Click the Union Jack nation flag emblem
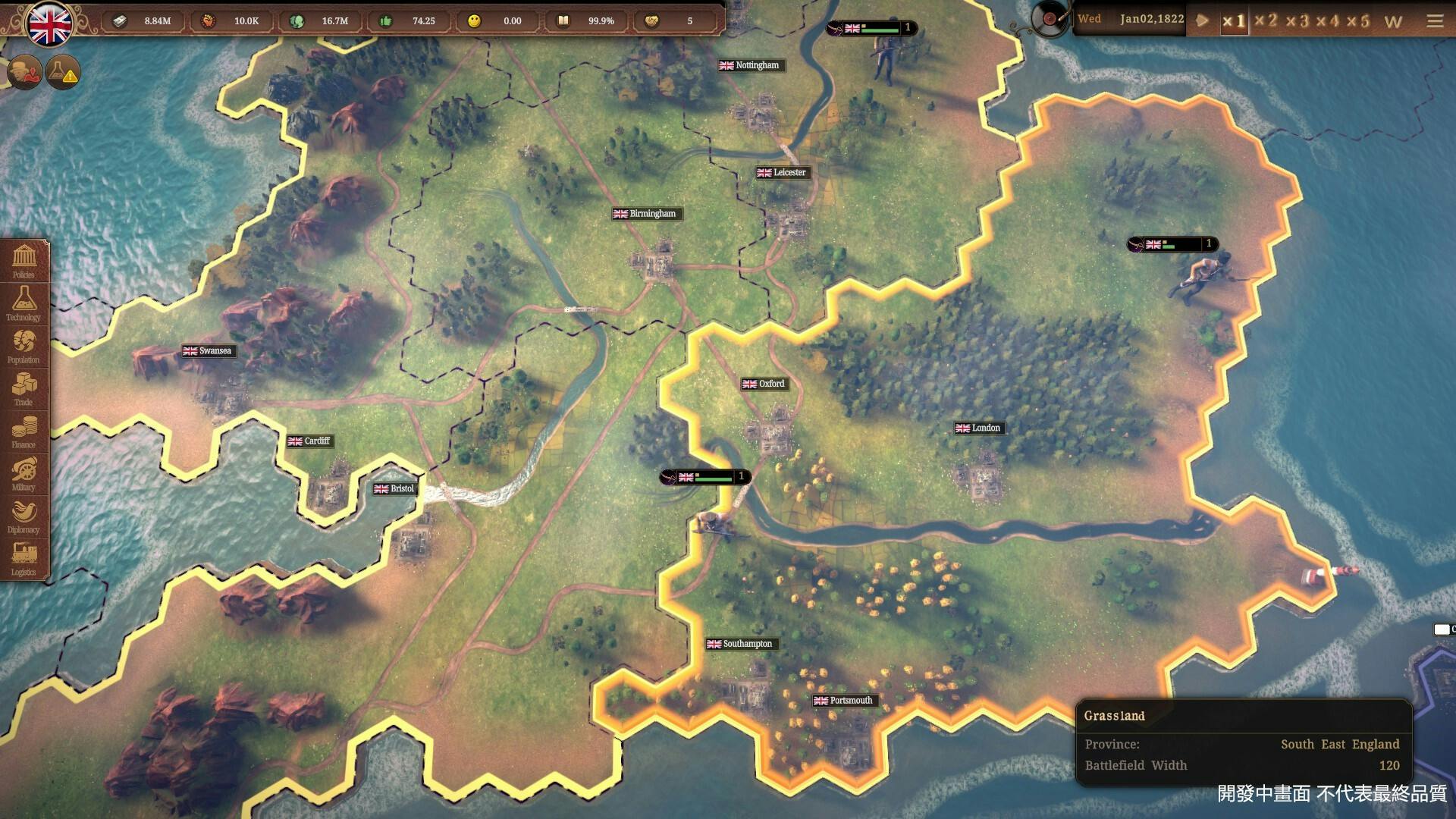This screenshot has width=1456, height=819. 50,24
